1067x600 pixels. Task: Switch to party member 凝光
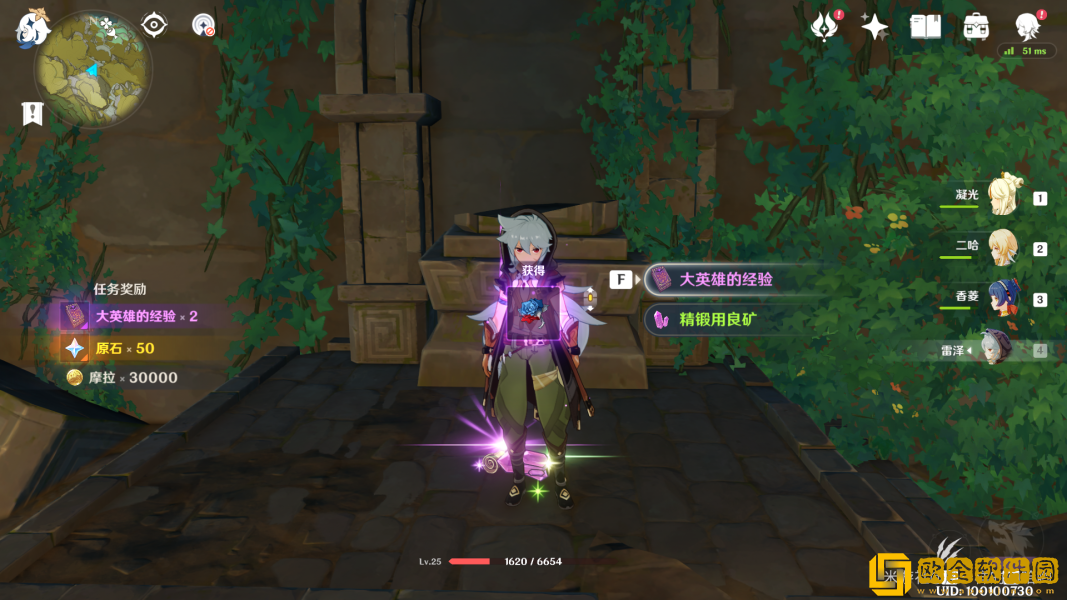[1003, 197]
